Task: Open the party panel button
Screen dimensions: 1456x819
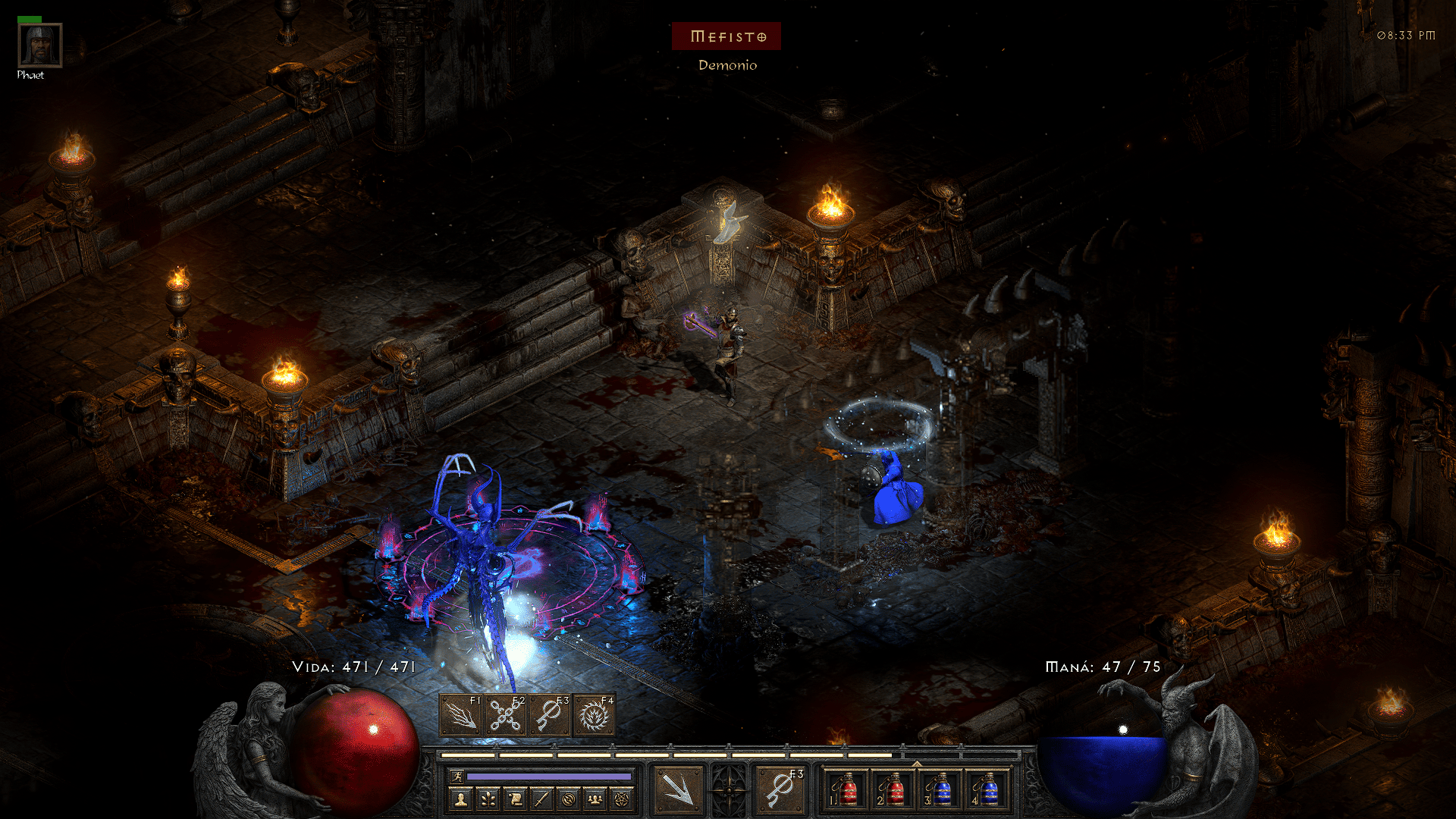Action: point(596,799)
